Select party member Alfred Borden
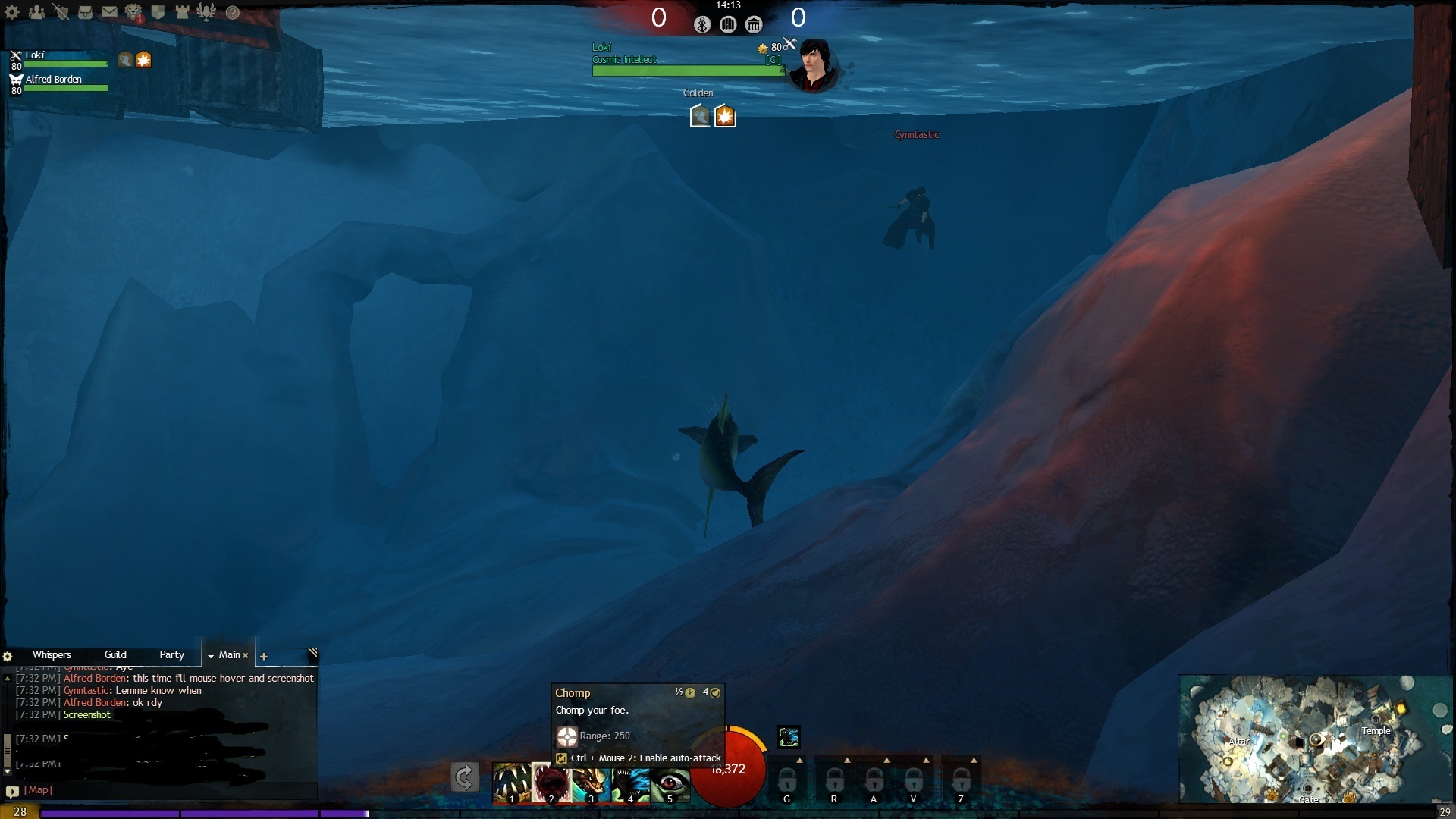 pos(53,80)
